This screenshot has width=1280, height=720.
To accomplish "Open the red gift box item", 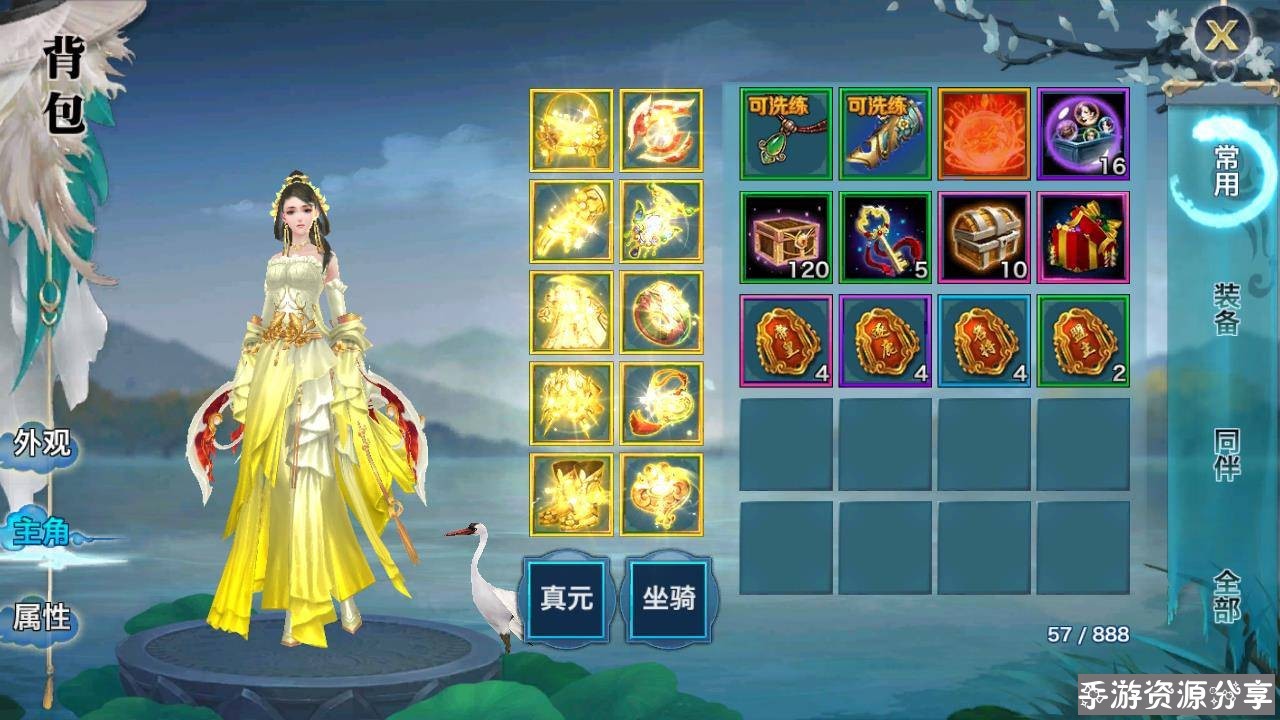I will (1085, 237).
